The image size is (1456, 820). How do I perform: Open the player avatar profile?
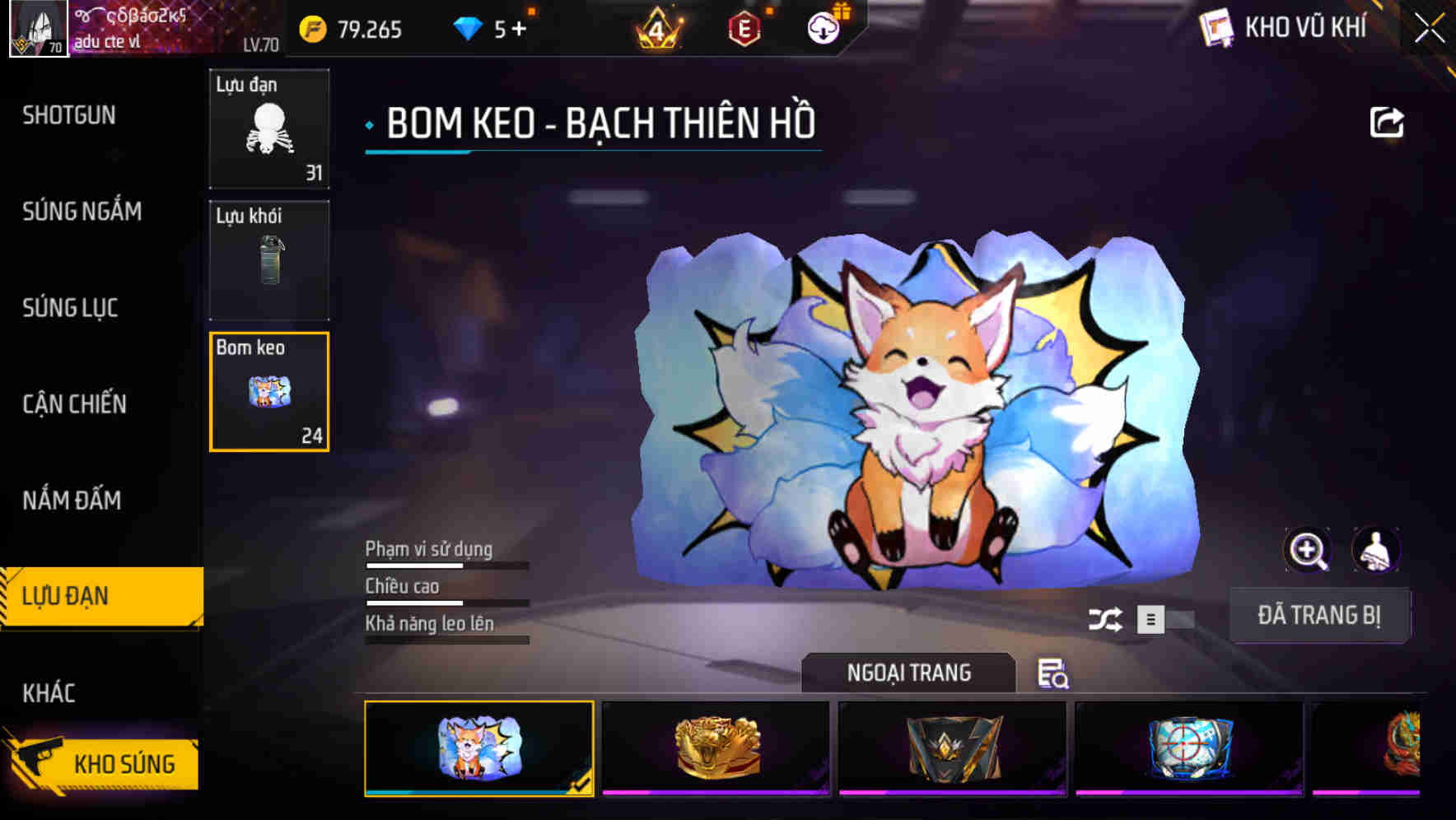click(38, 29)
